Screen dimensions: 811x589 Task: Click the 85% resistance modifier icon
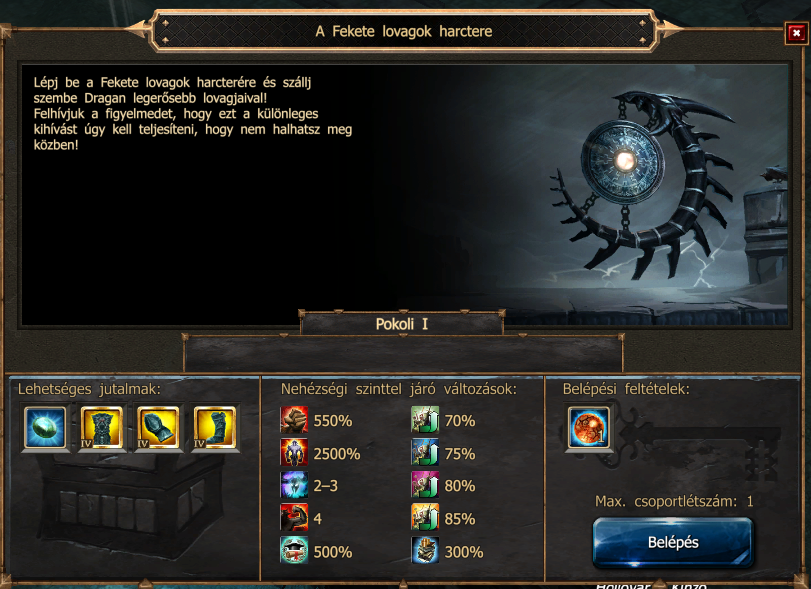[x=425, y=518]
